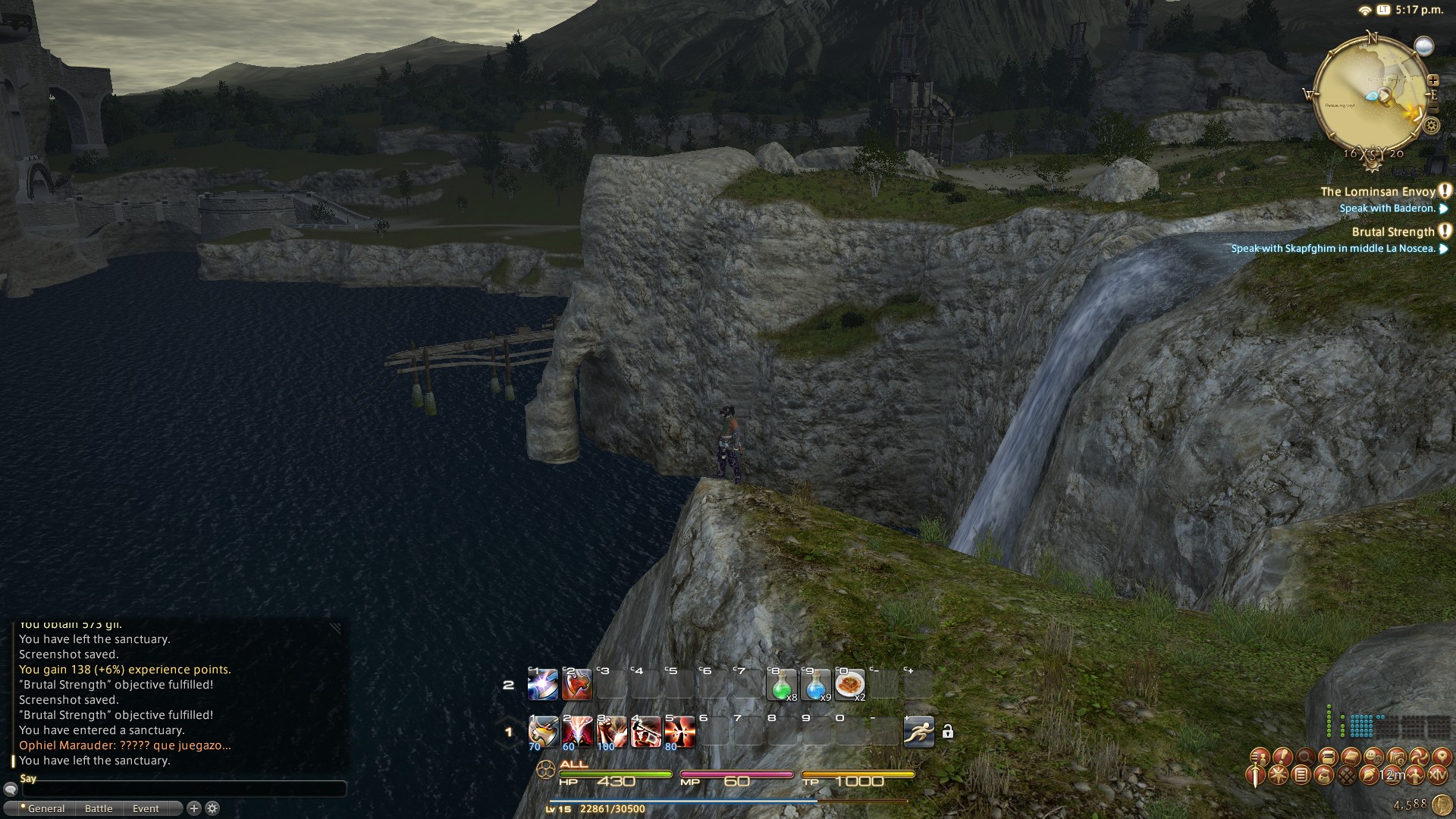Select The Lominsan Envoy quest entry

pos(1378,192)
